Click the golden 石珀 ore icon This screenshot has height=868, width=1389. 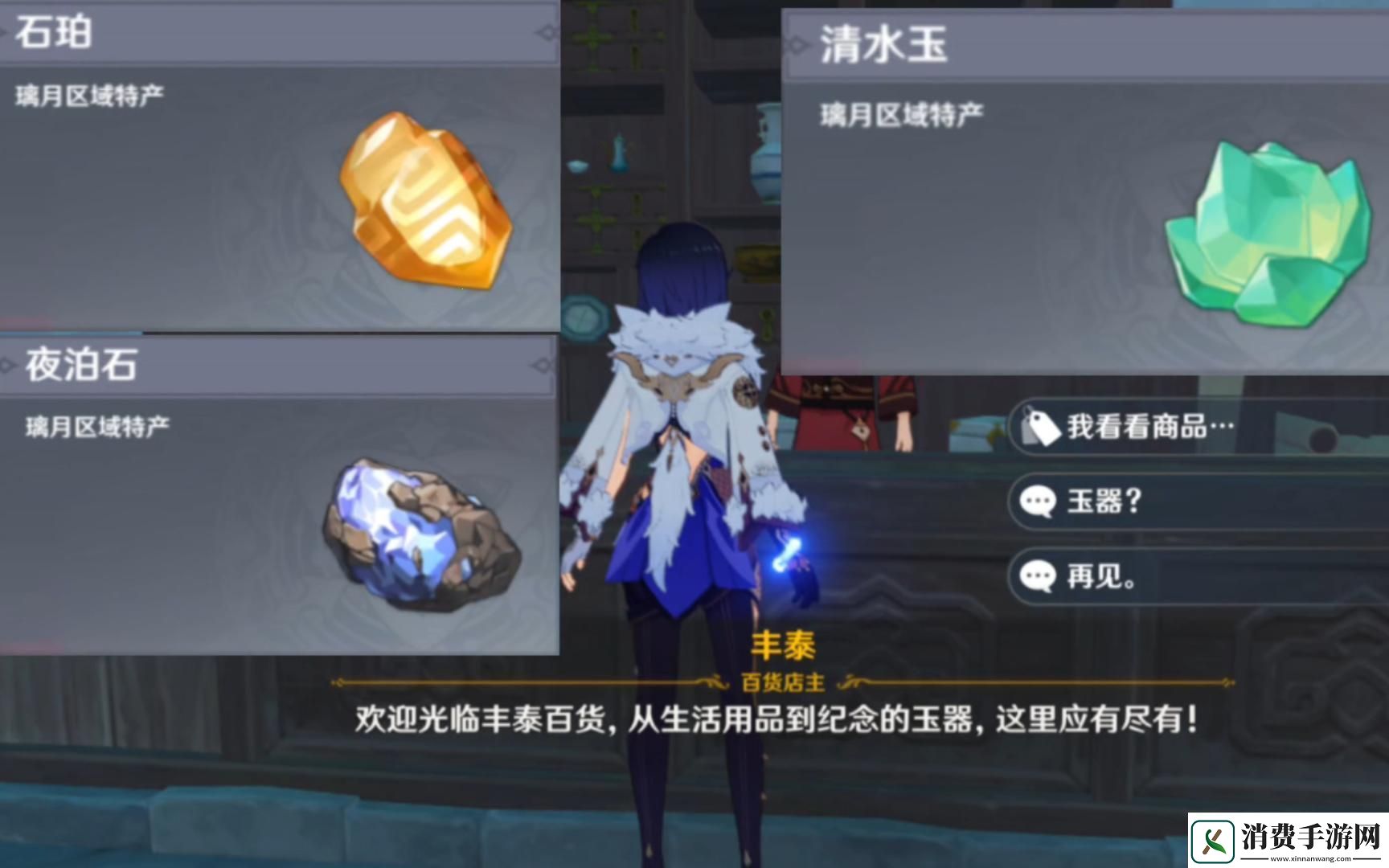(426, 201)
